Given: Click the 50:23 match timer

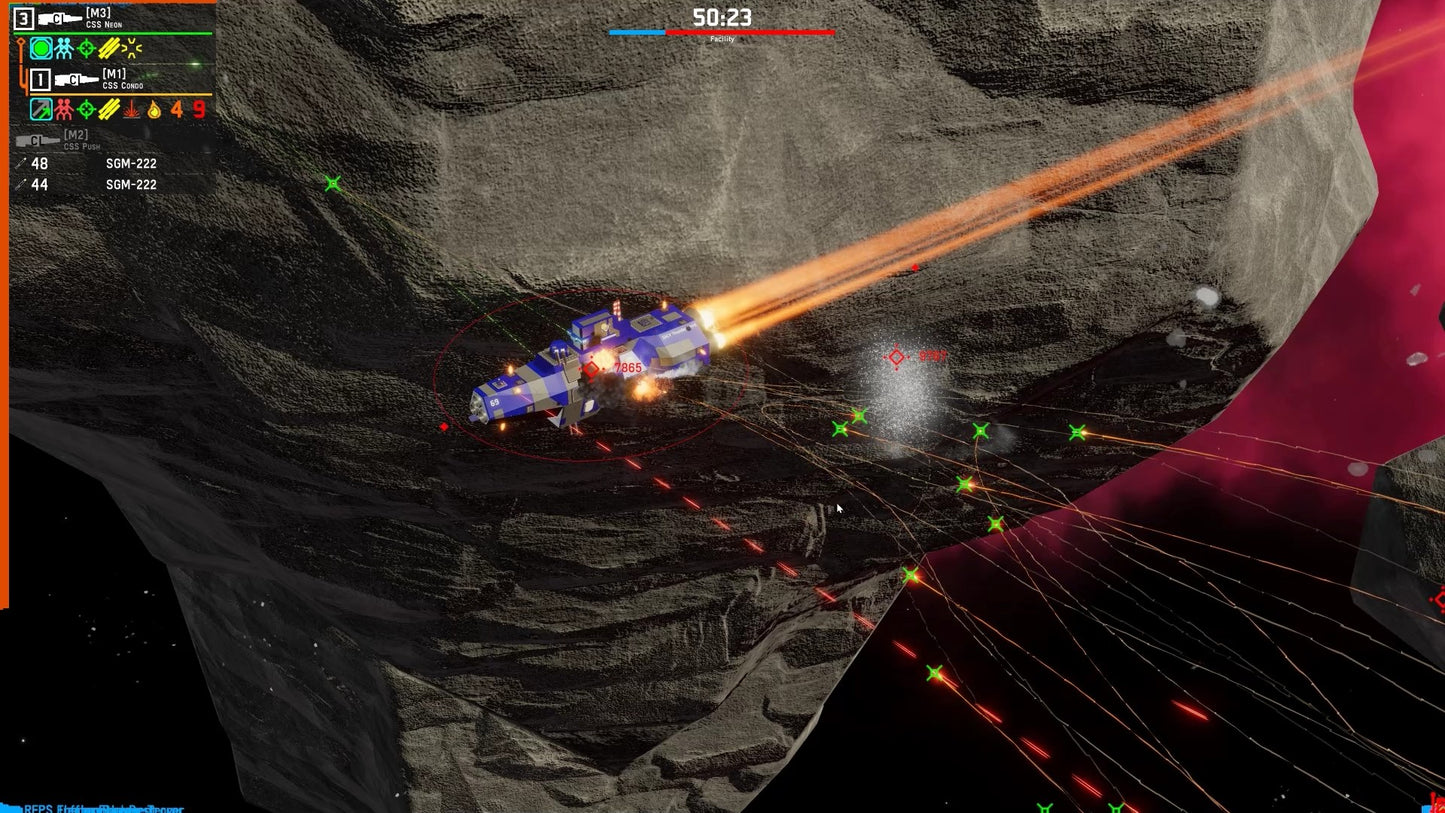Looking at the screenshot, I should (x=722, y=16).
